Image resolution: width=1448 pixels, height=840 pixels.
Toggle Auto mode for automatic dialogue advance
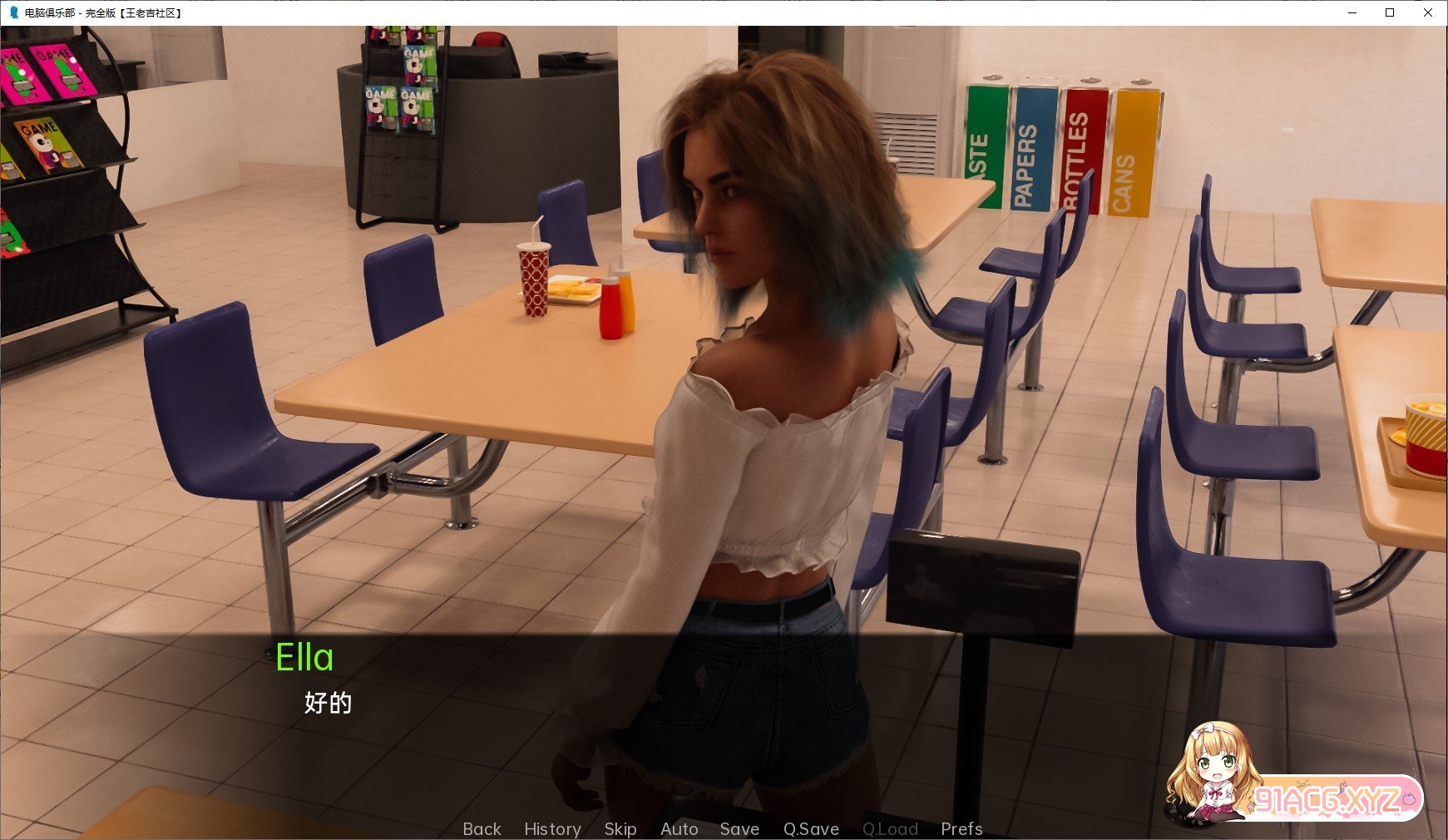point(679,828)
